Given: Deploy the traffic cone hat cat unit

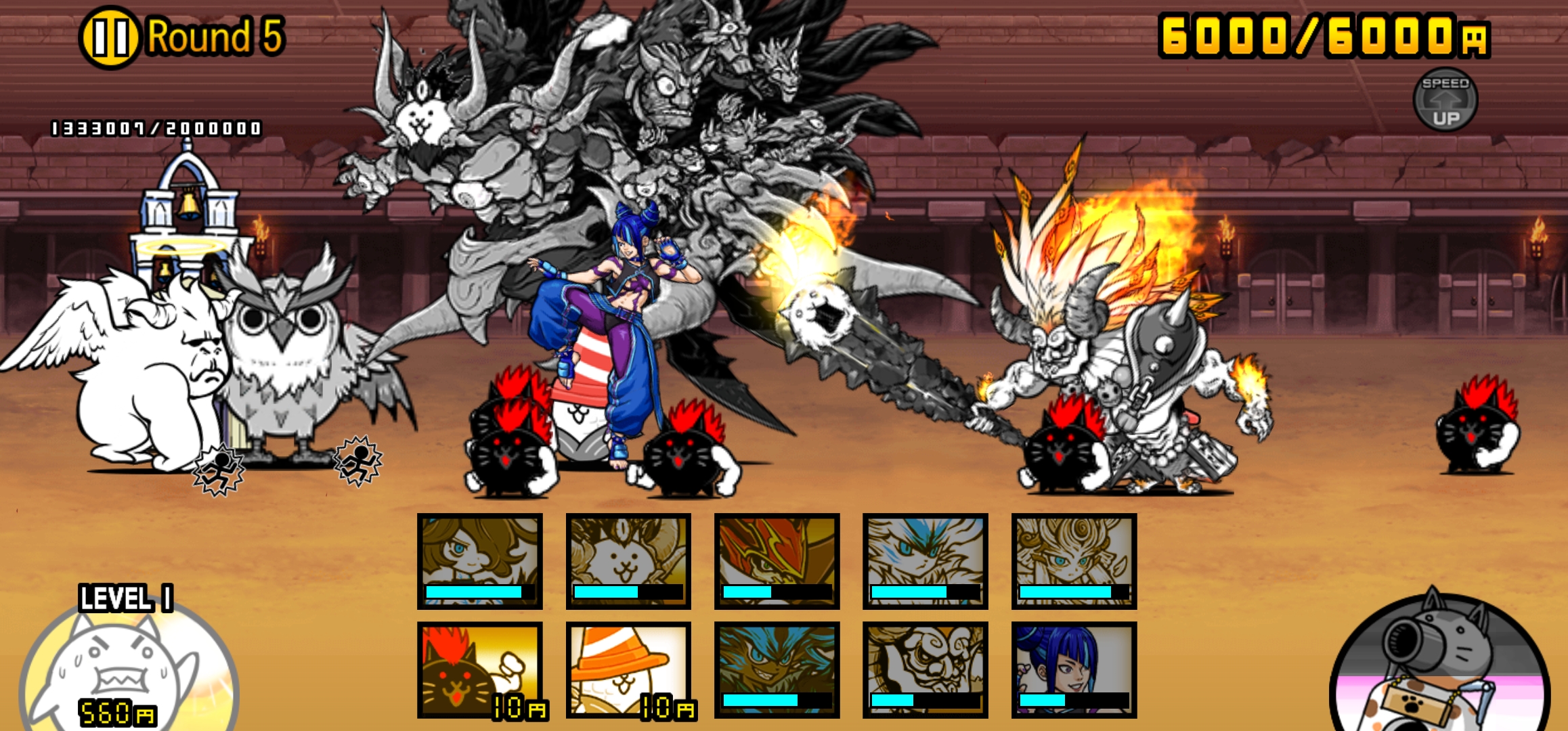Looking at the screenshot, I should pyautogui.click(x=629, y=669).
